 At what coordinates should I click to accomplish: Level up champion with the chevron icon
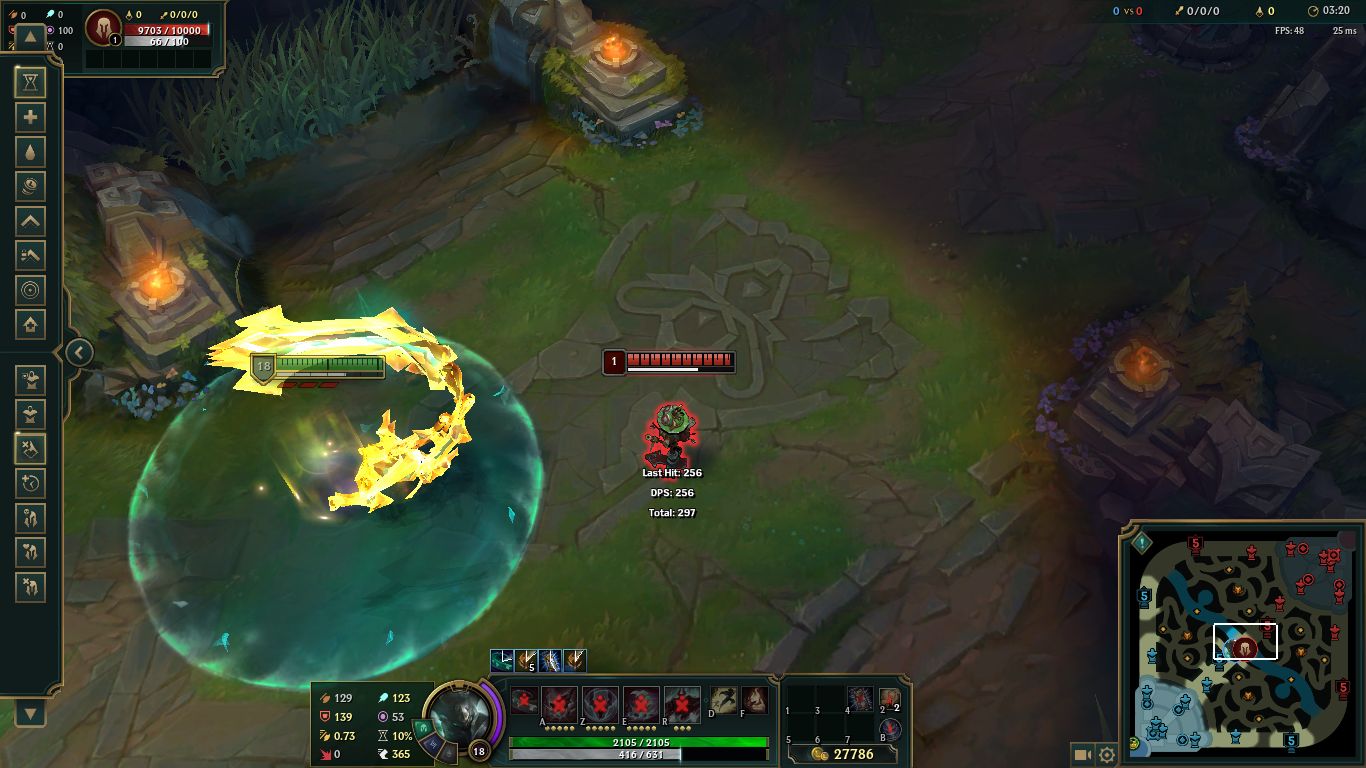(x=30, y=220)
